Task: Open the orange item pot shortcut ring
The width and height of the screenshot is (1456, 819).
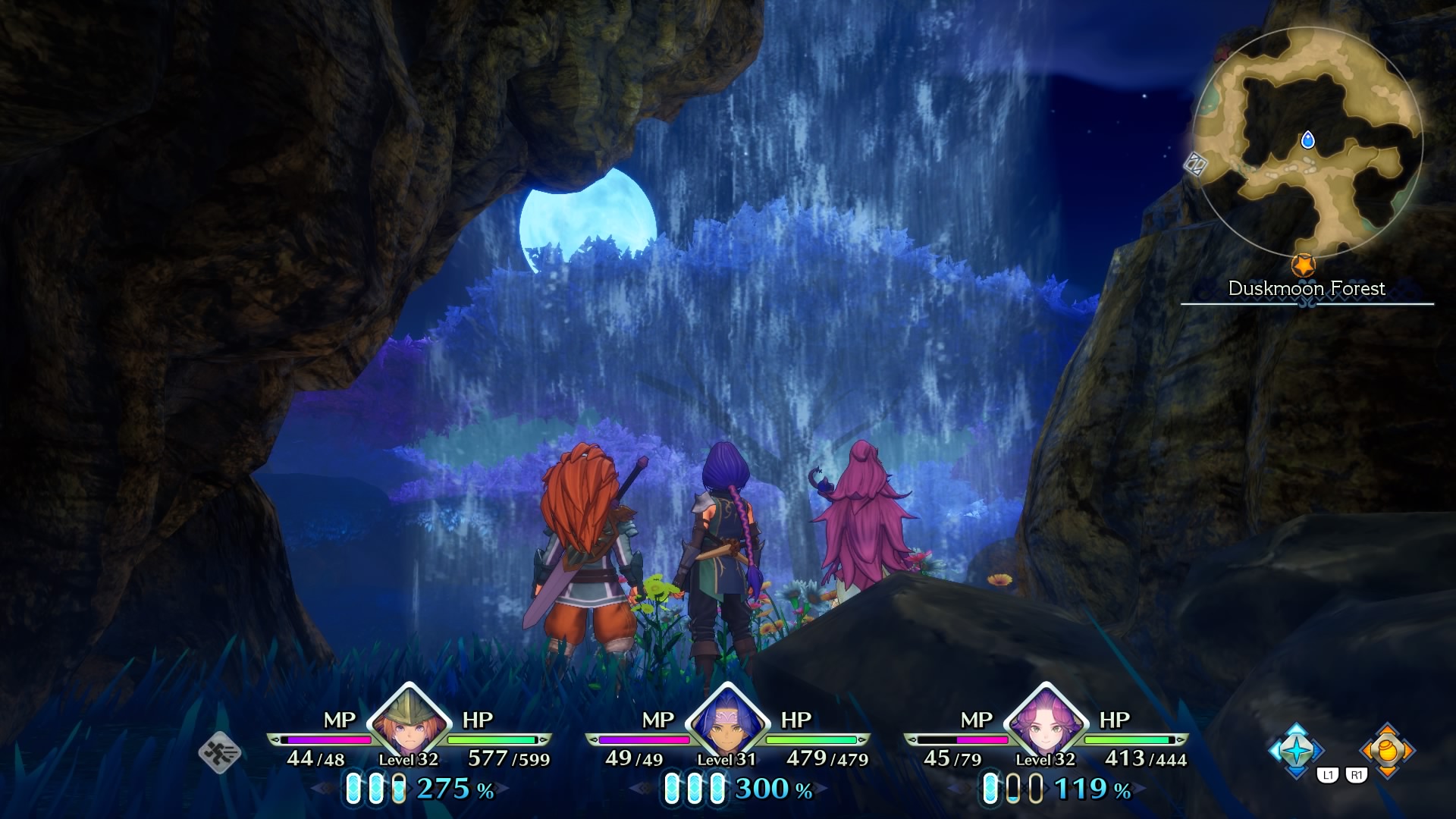Action: [x=1387, y=750]
